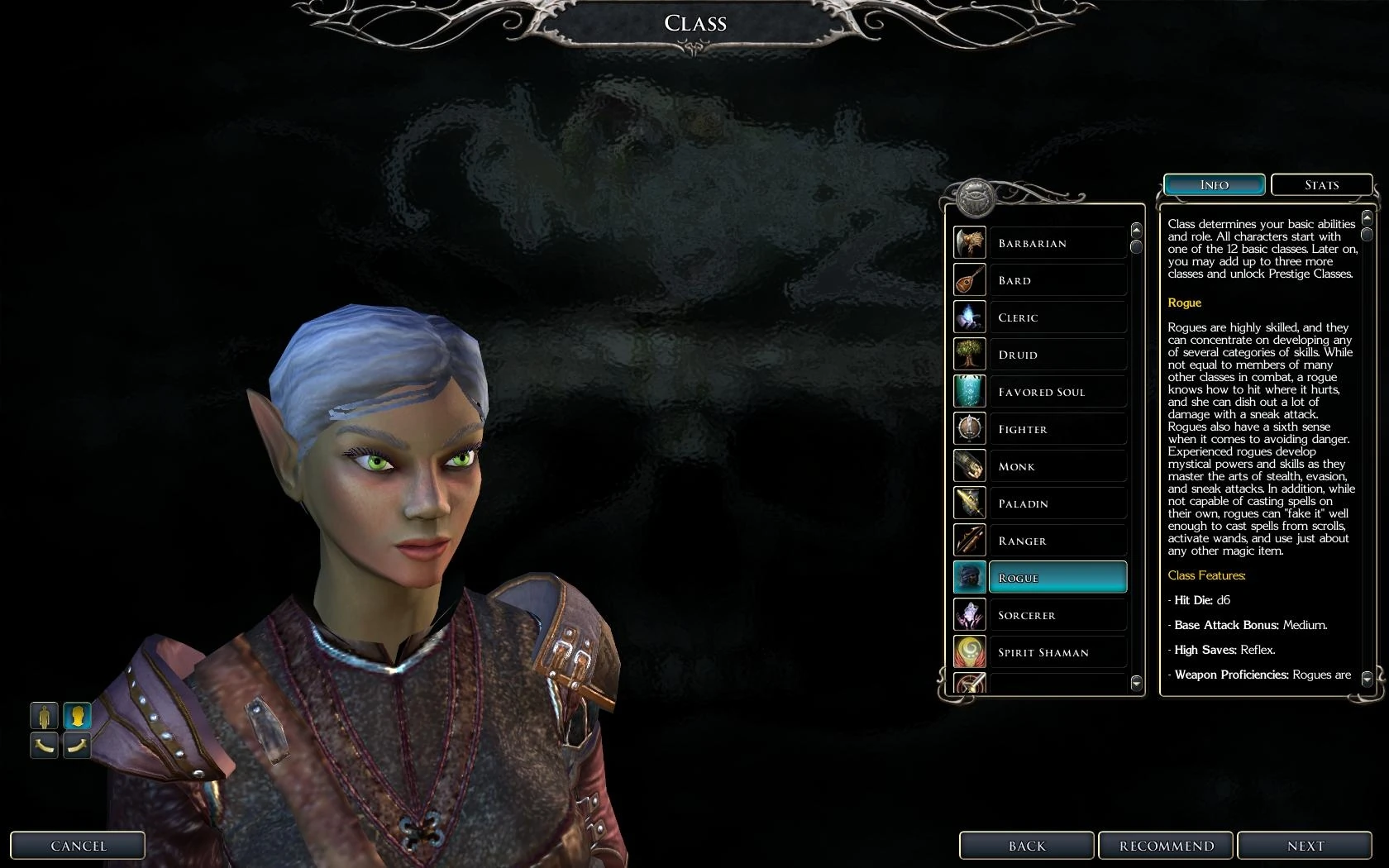This screenshot has height=868, width=1389.
Task: Open the Info tab
Action: click(x=1214, y=184)
